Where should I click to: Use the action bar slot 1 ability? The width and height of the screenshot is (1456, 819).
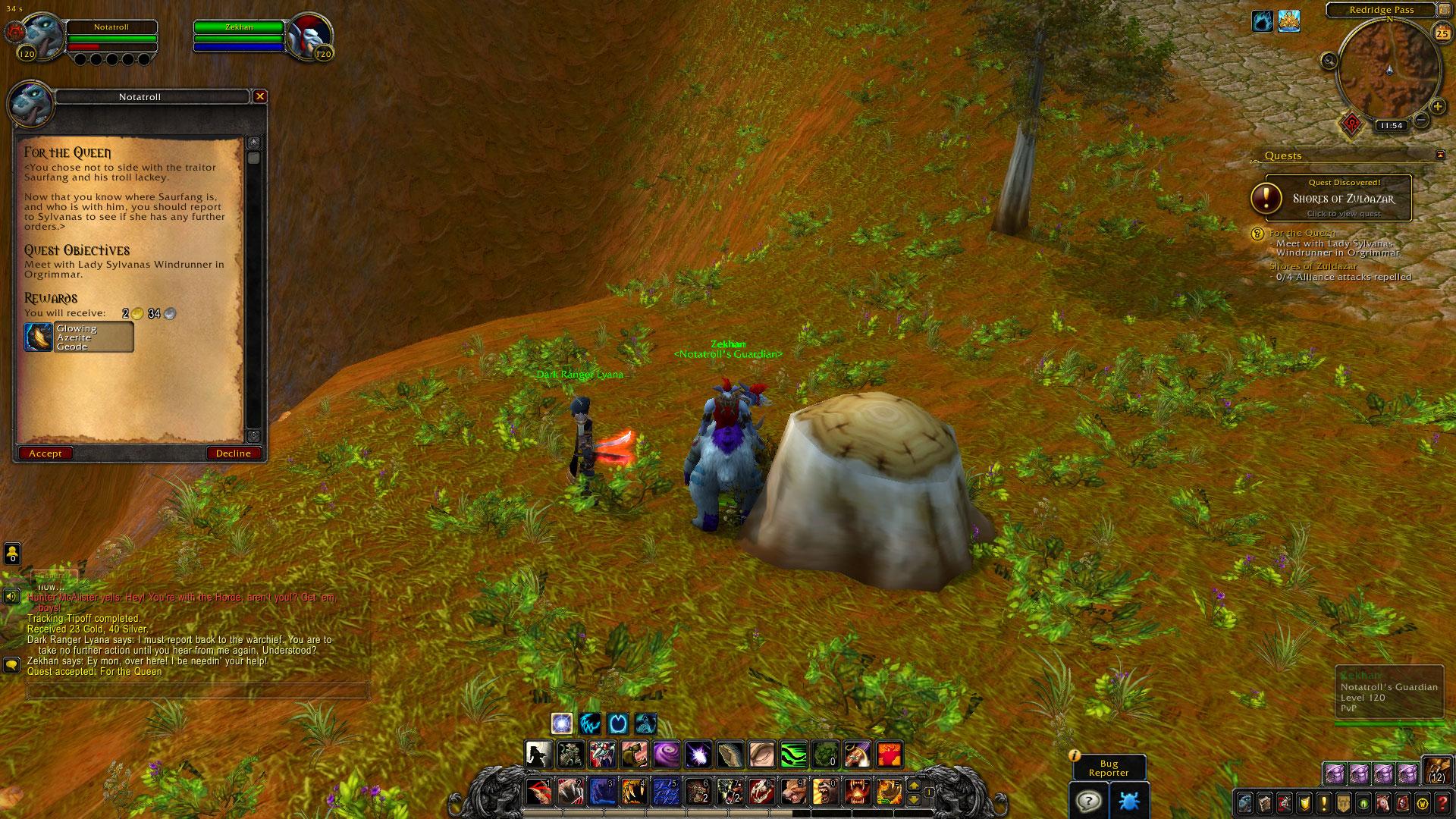point(538,792)
